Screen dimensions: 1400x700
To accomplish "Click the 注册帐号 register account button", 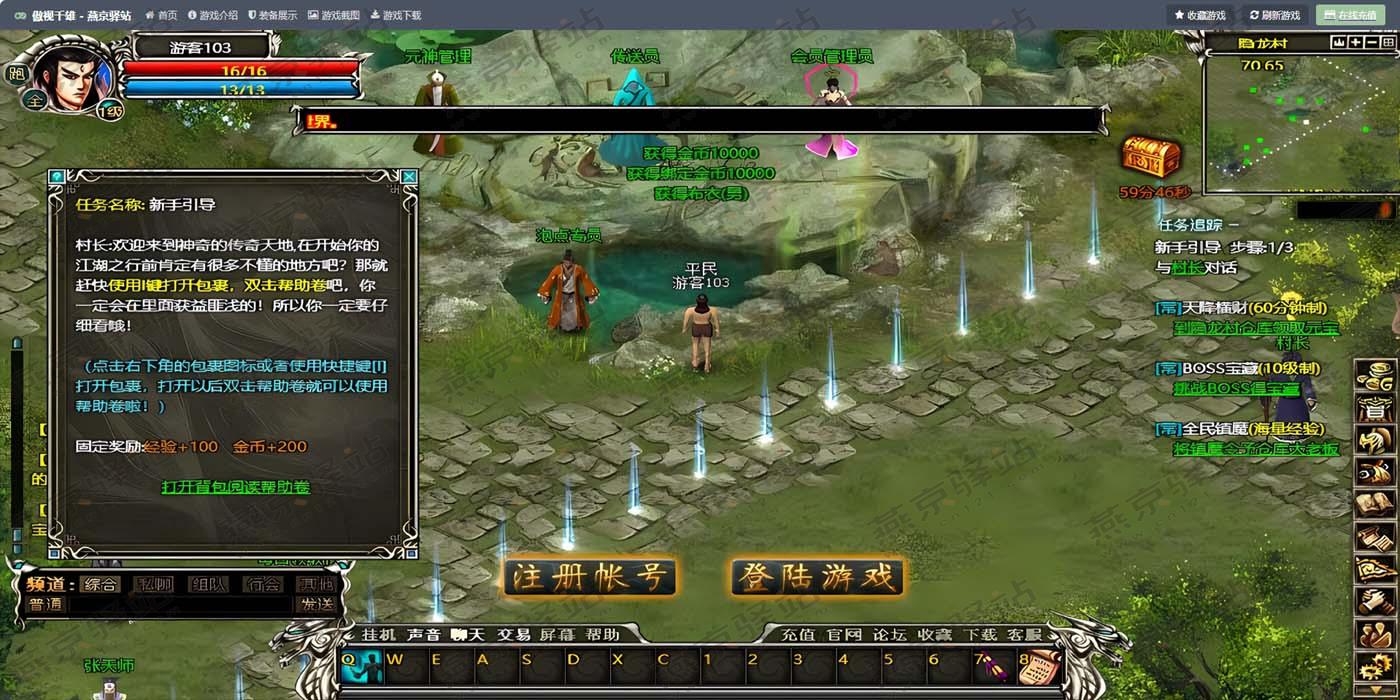I will [589, 577].
